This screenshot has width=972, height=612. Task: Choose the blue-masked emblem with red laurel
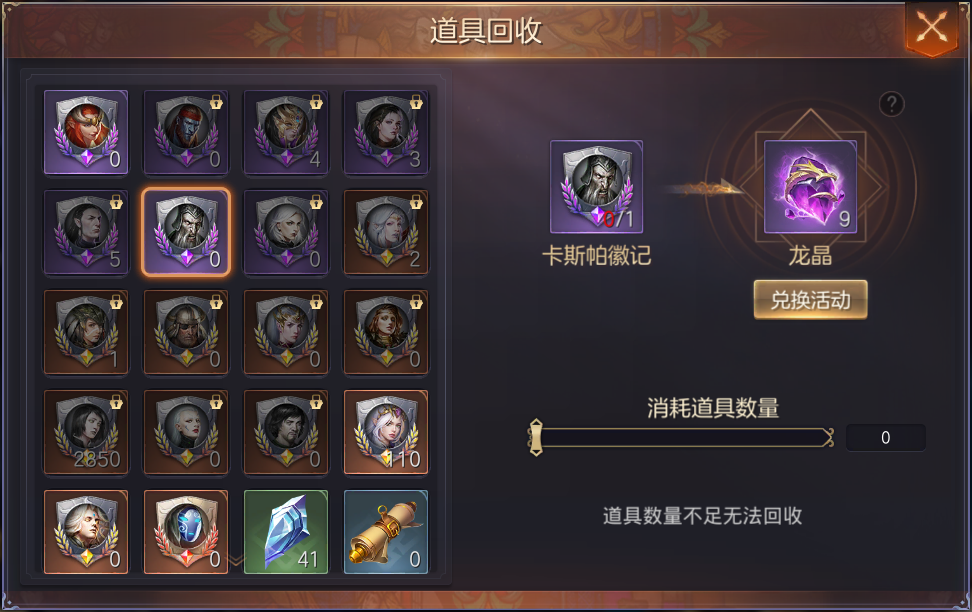pyautogui.click(x=186, y=532)
